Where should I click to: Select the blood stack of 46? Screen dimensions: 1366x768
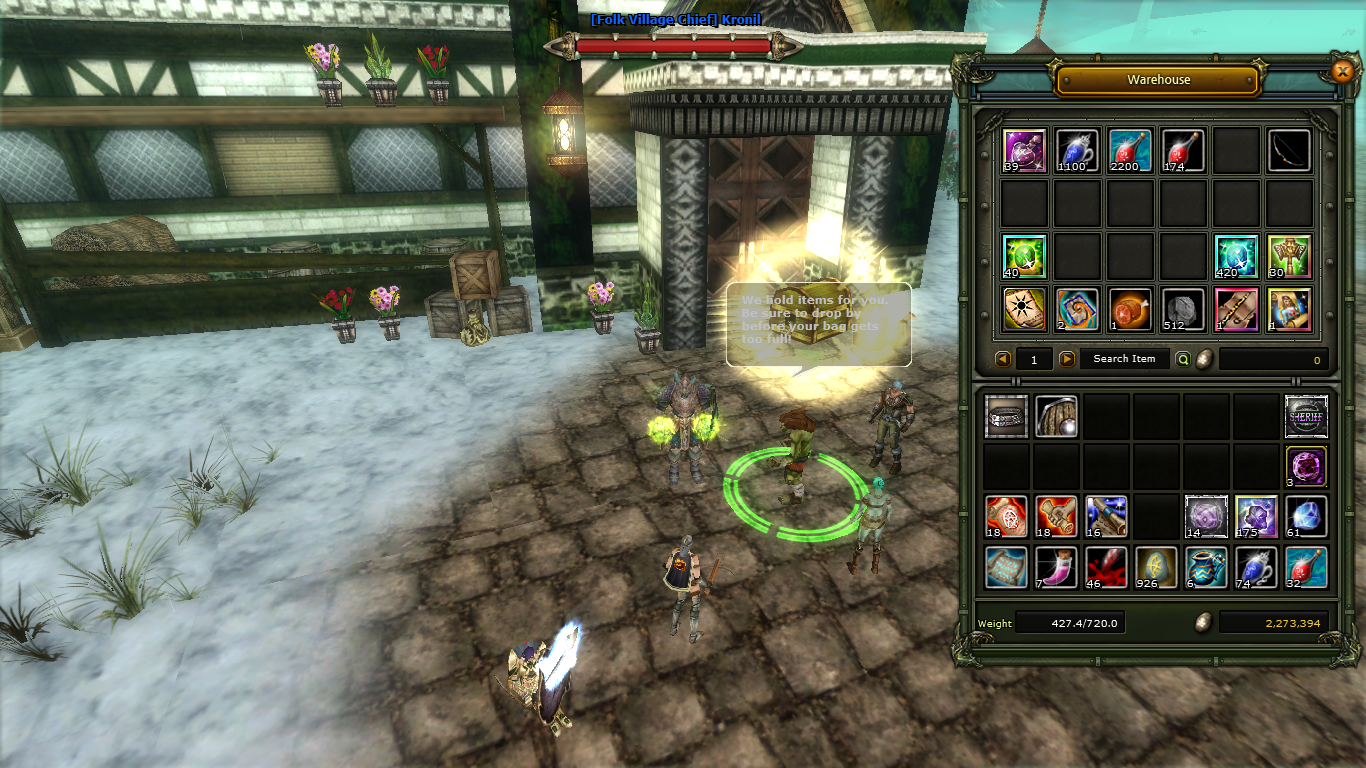(1106, 567)
